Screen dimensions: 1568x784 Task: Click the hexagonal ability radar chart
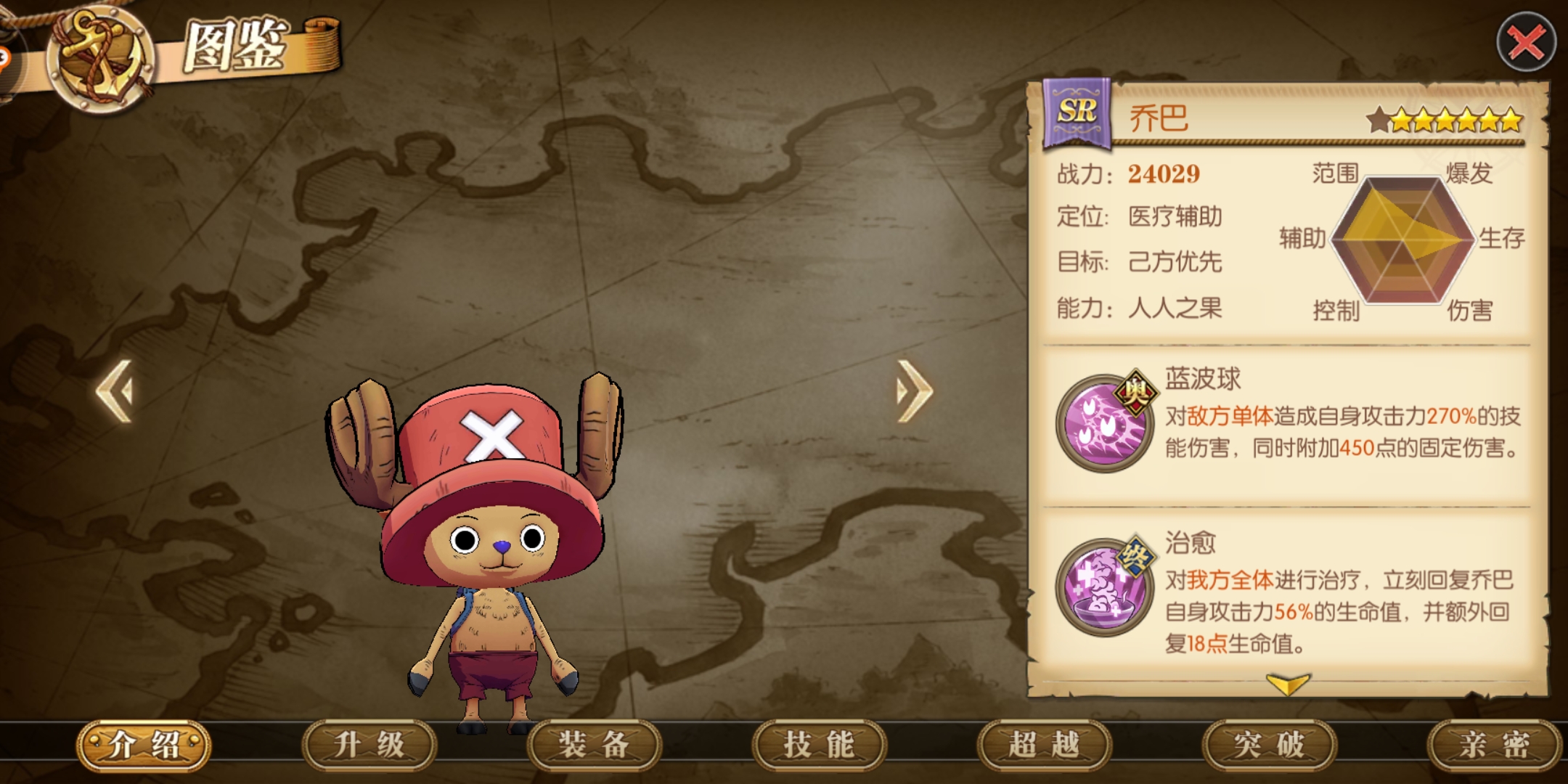click(1401, 240)
